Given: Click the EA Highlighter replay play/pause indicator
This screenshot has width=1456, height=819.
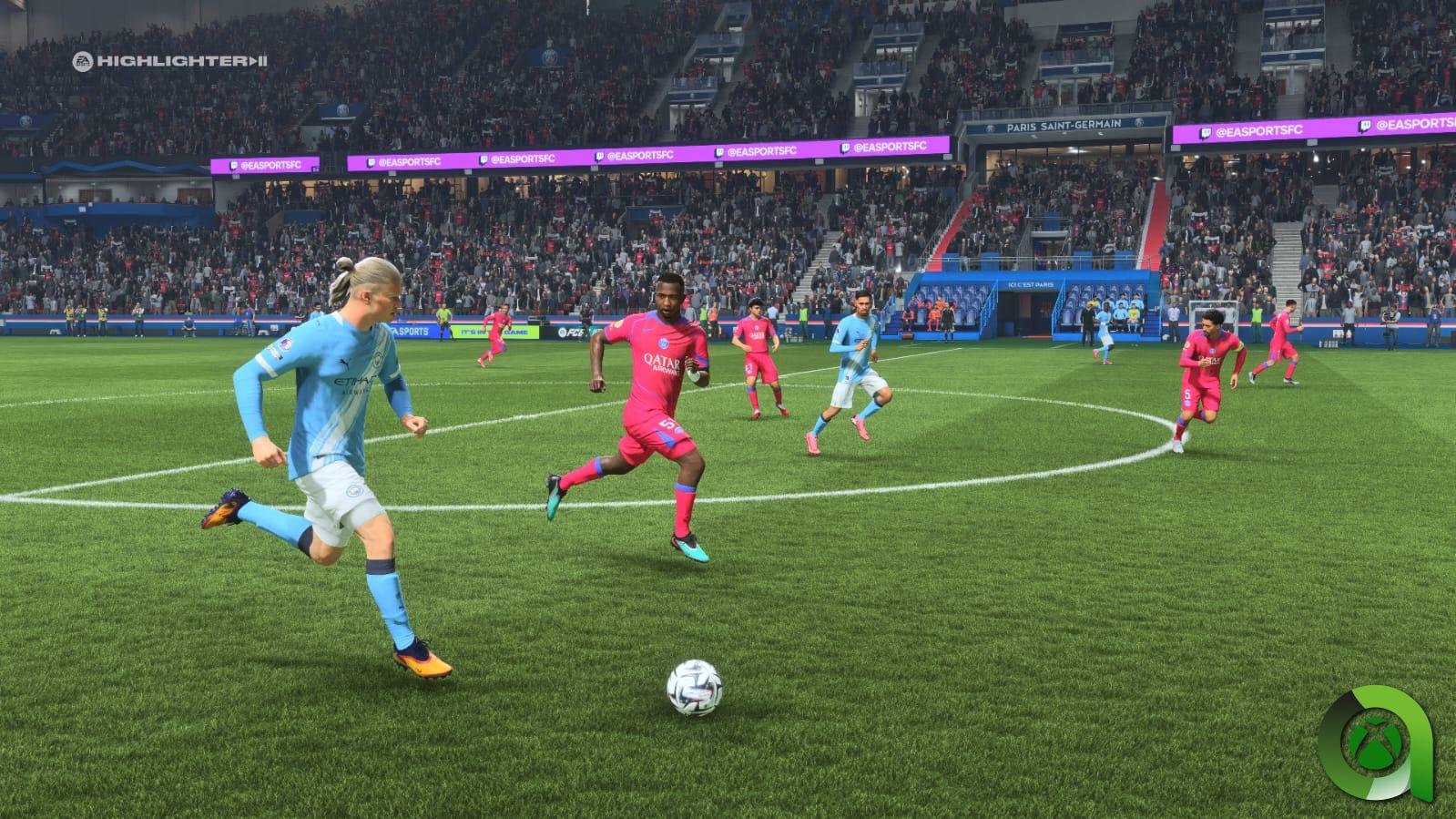Looking at the screenshot, I should (x=257, y=61).
